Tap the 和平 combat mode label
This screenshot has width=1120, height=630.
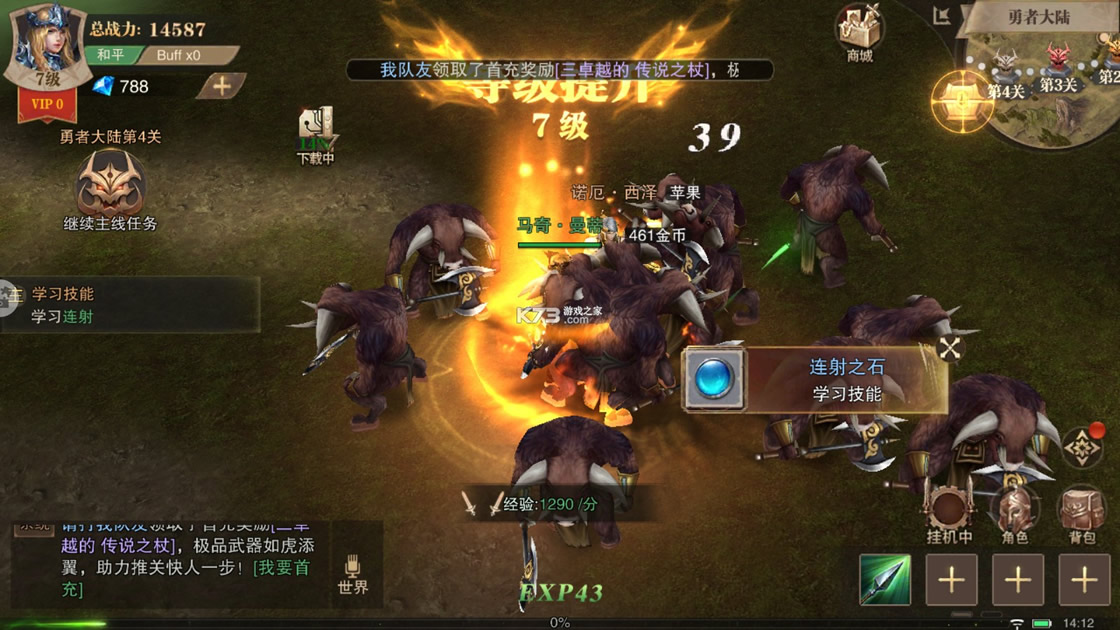(x=110, y=55)
